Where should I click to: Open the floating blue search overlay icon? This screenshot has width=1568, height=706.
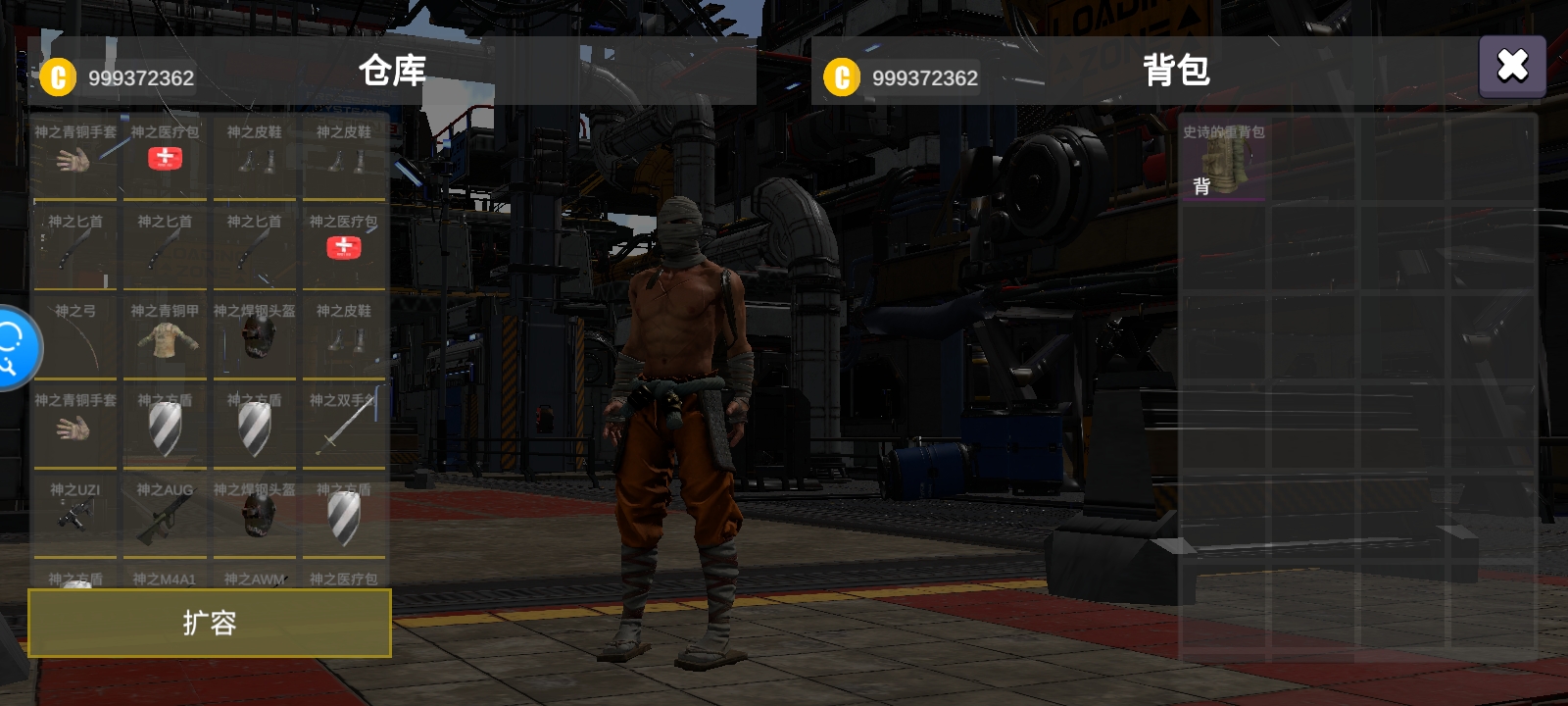pyautogui.click(x=14, y=348)
